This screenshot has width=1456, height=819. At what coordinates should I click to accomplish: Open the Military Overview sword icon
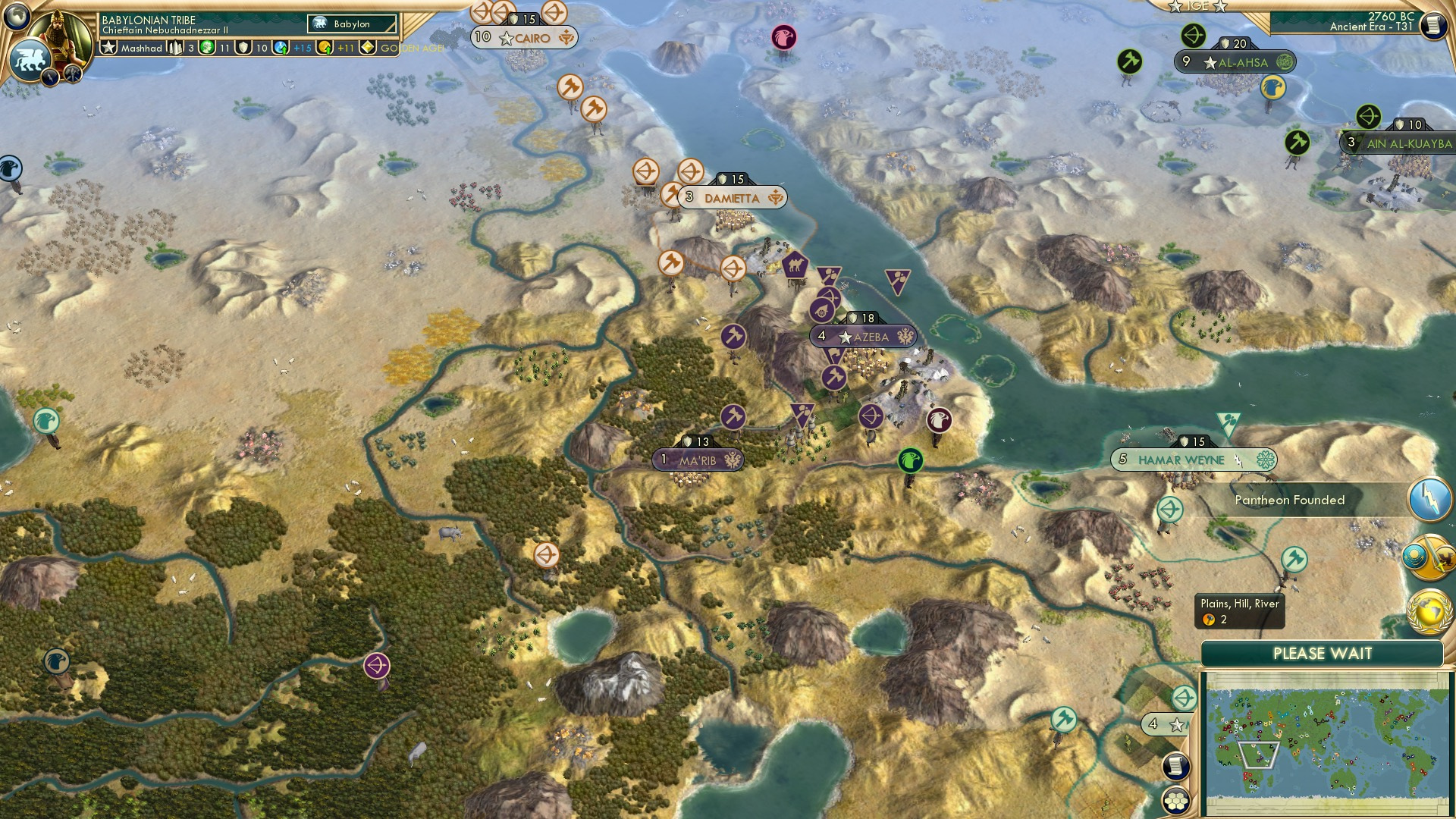(x=1429, y=556)
